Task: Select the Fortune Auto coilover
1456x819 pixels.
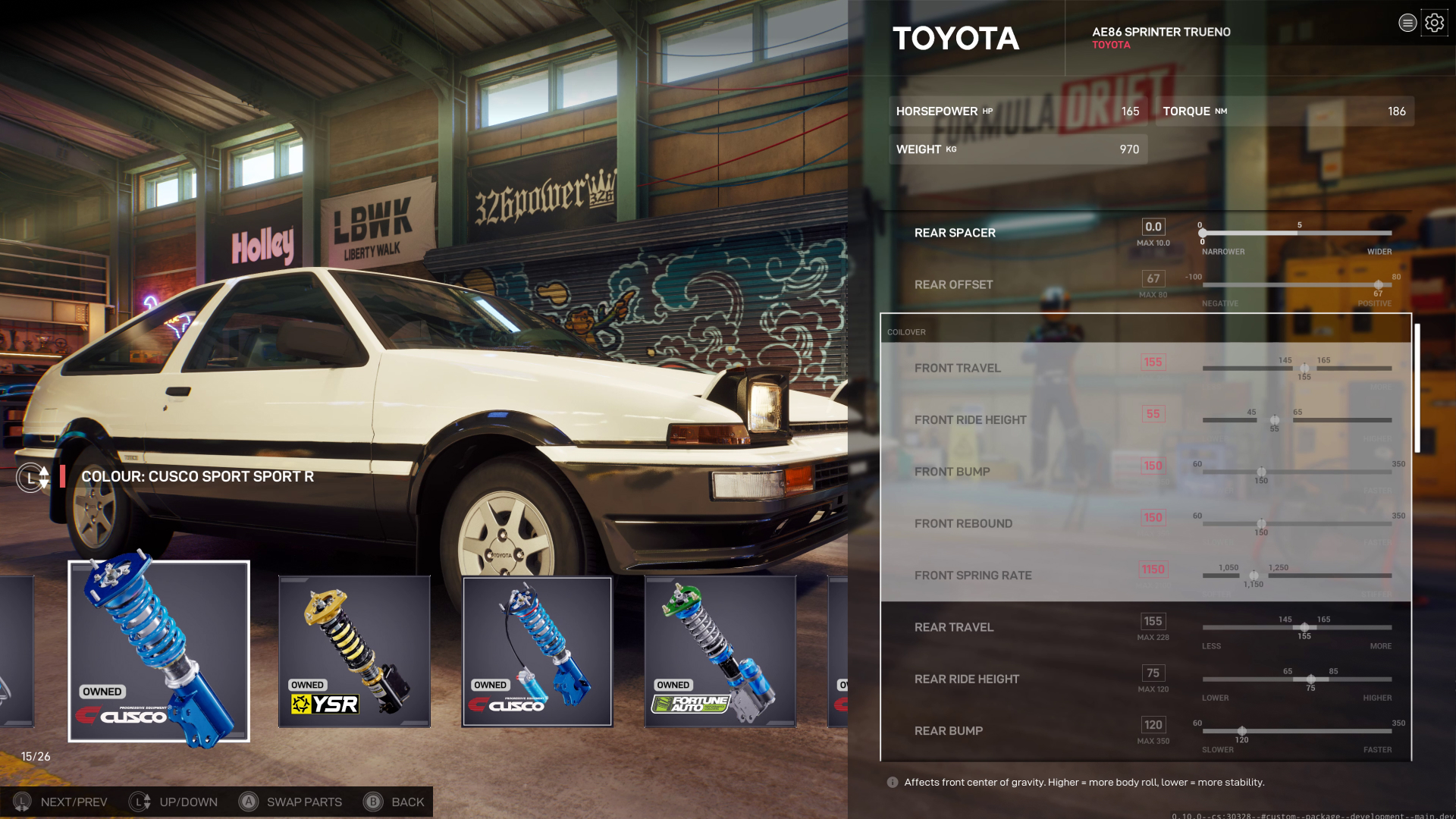Action: [720, 651]
